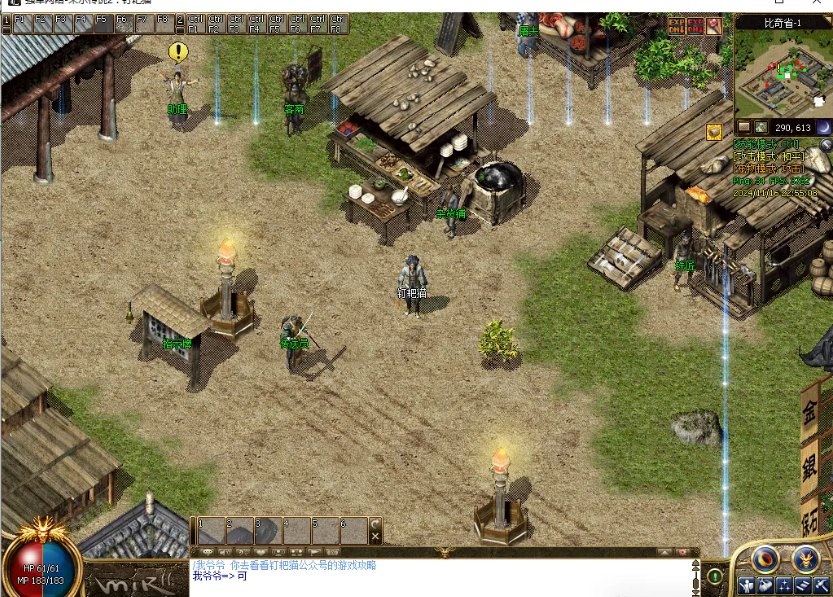Click the crescent moon icon below minimap

point(823,127)
